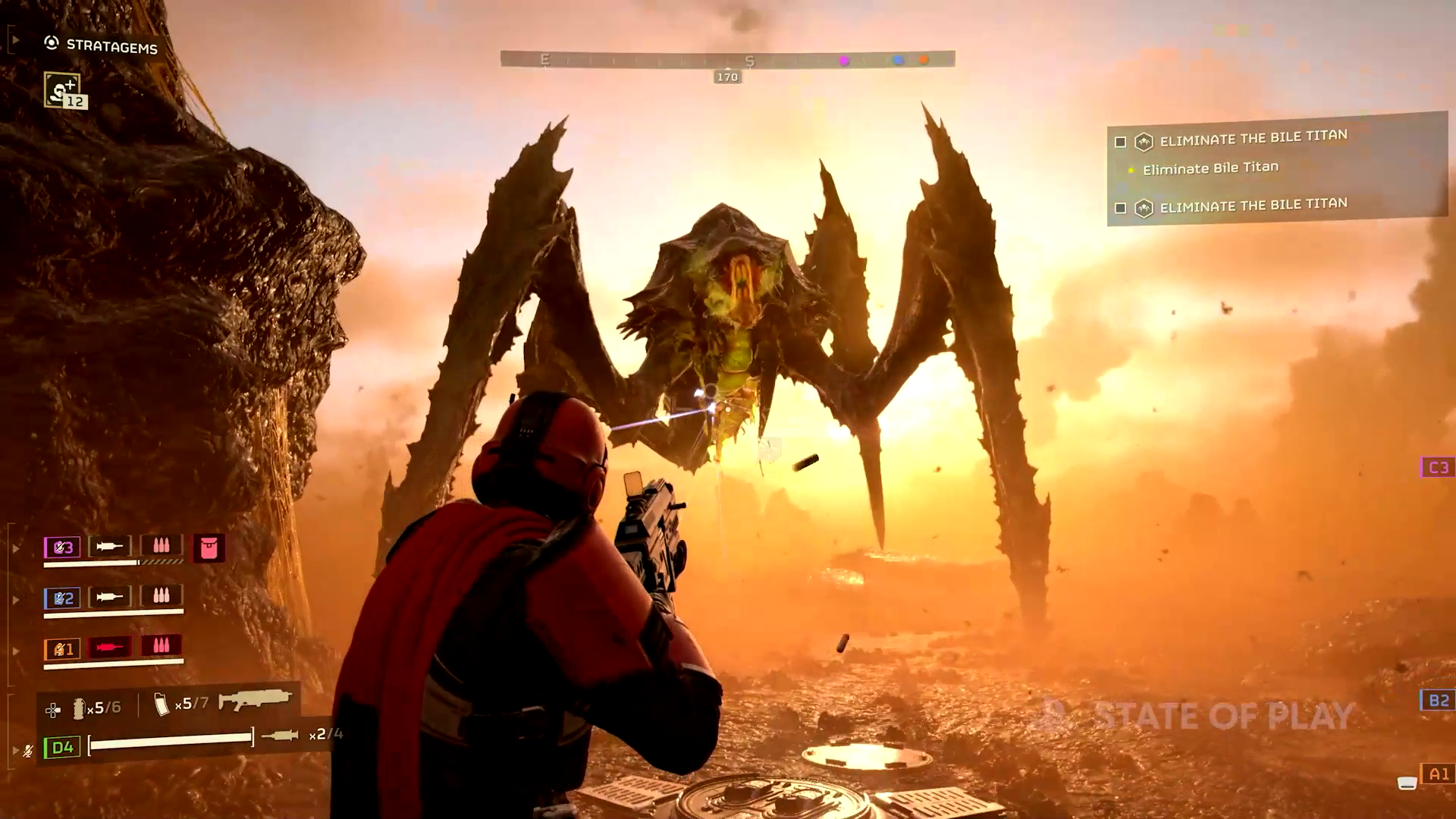Click the B2 teammate edge marker
The height and width of the screenshot is (819, 1456).
pos(1437,700)
